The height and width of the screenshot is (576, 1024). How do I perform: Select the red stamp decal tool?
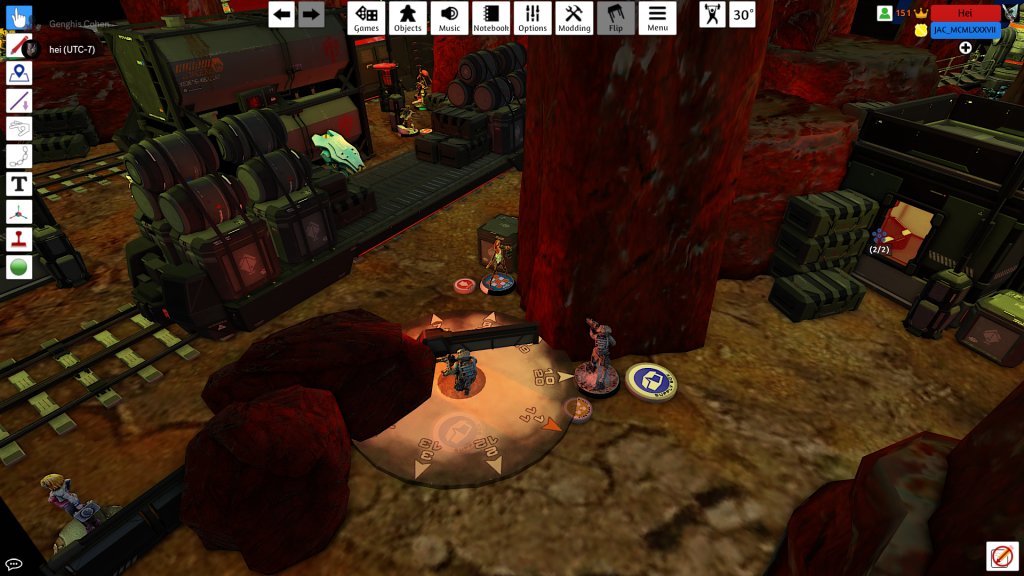click(x=19, y=239)
